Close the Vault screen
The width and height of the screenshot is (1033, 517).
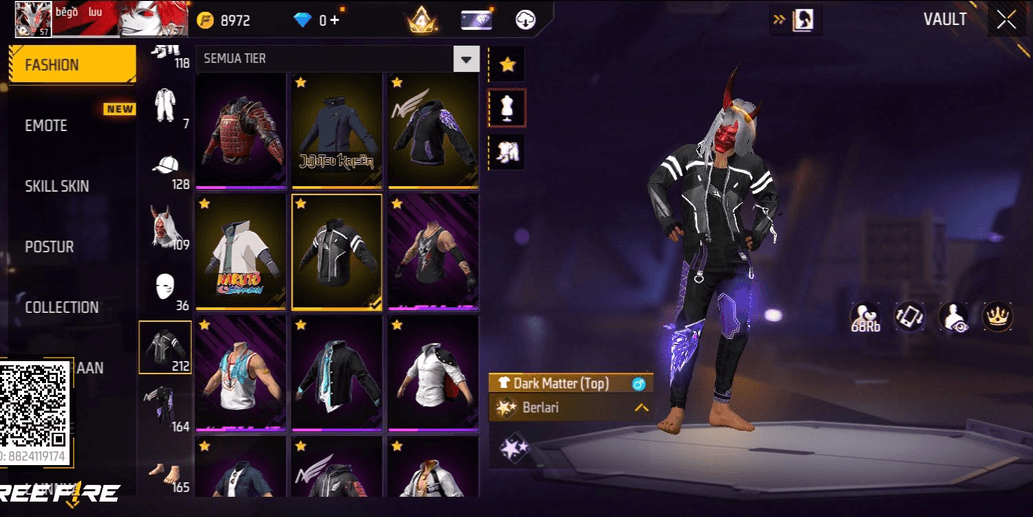click(1005, 19)
